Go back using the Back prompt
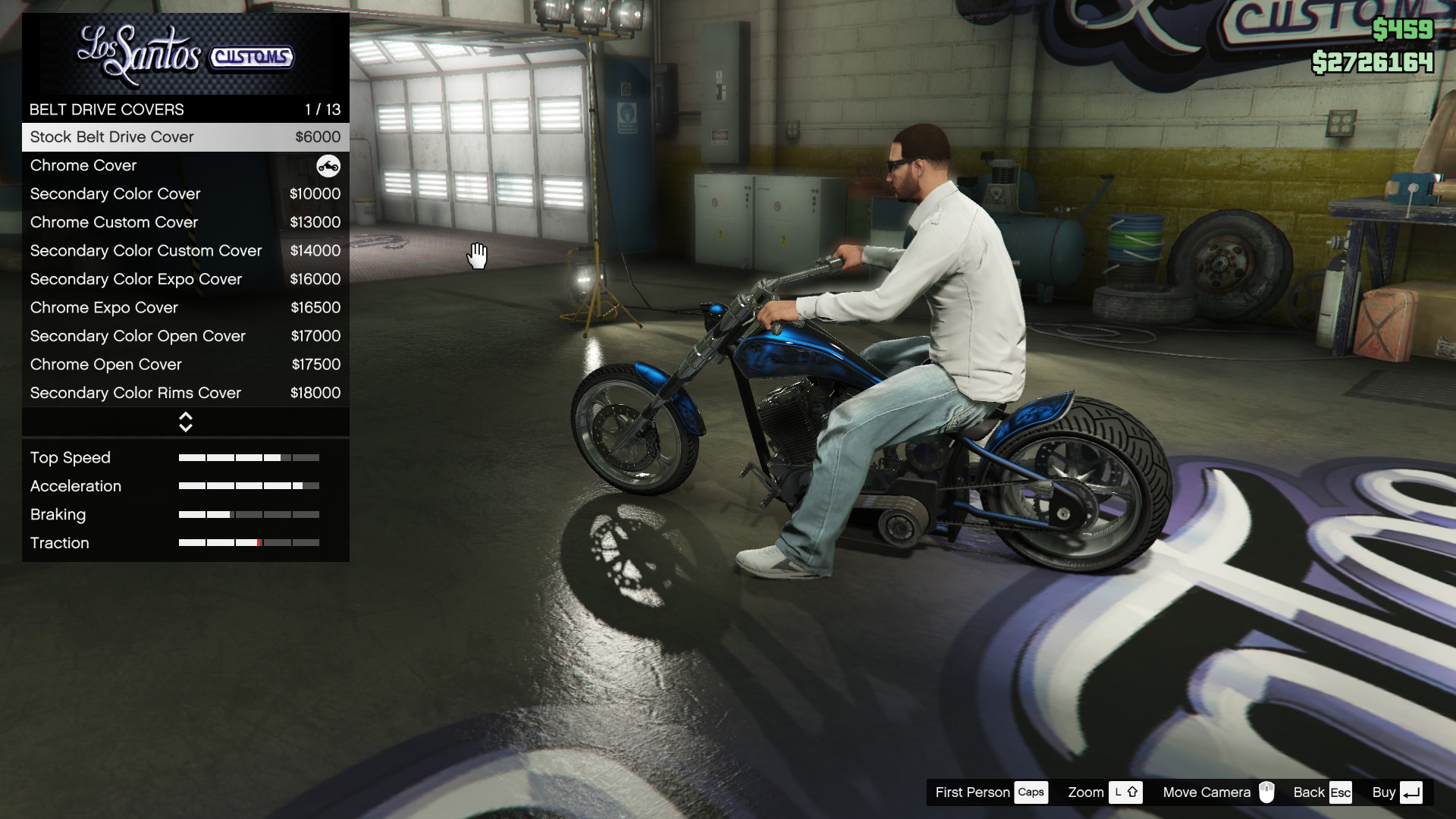 click(1322, 792)
